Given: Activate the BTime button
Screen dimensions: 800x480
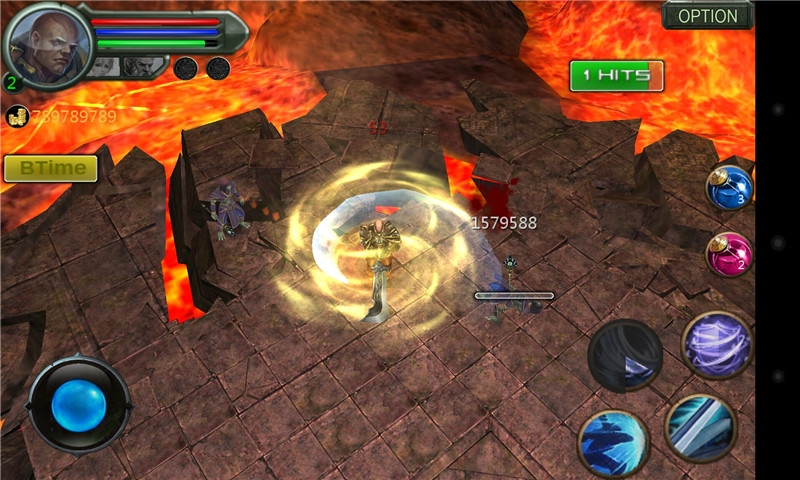Looking at the screenshot, I should pos(50,168).
